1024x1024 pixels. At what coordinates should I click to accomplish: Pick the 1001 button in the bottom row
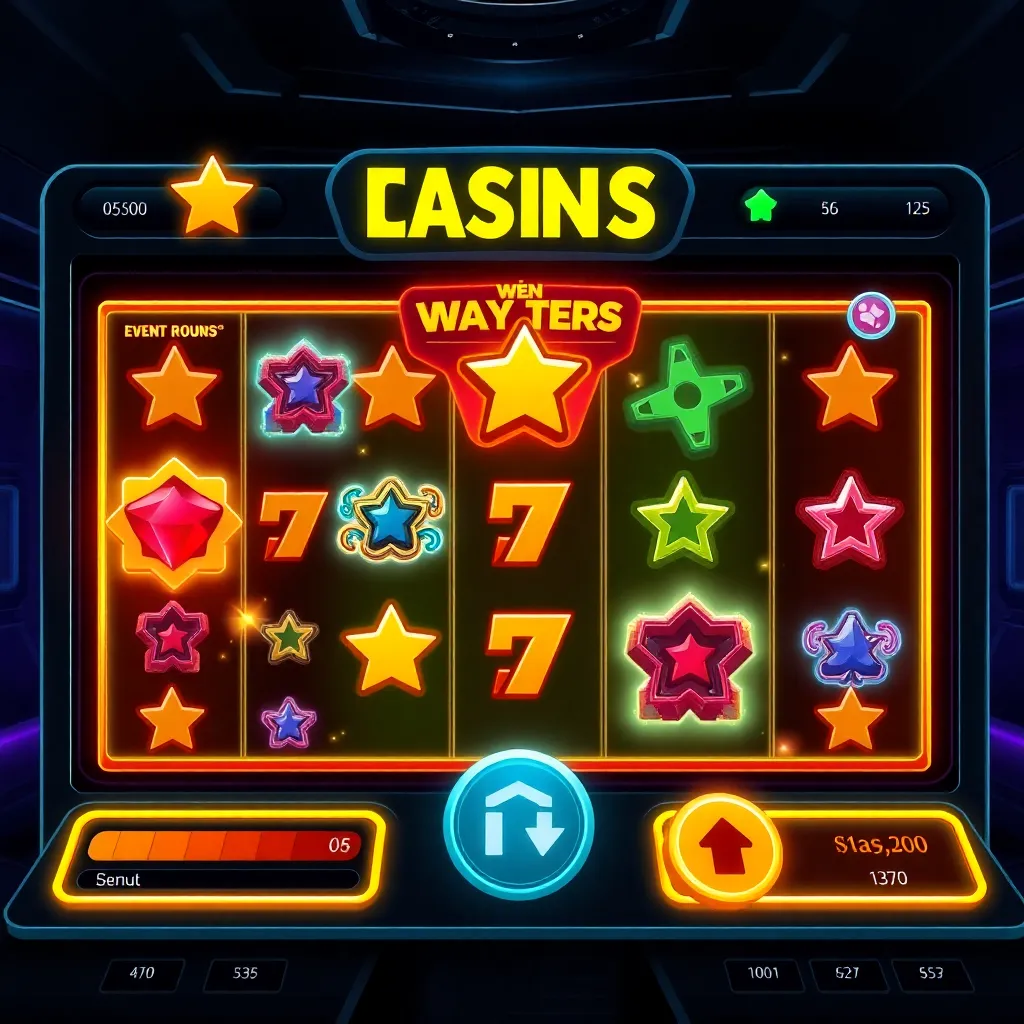[x=763, y=973]
